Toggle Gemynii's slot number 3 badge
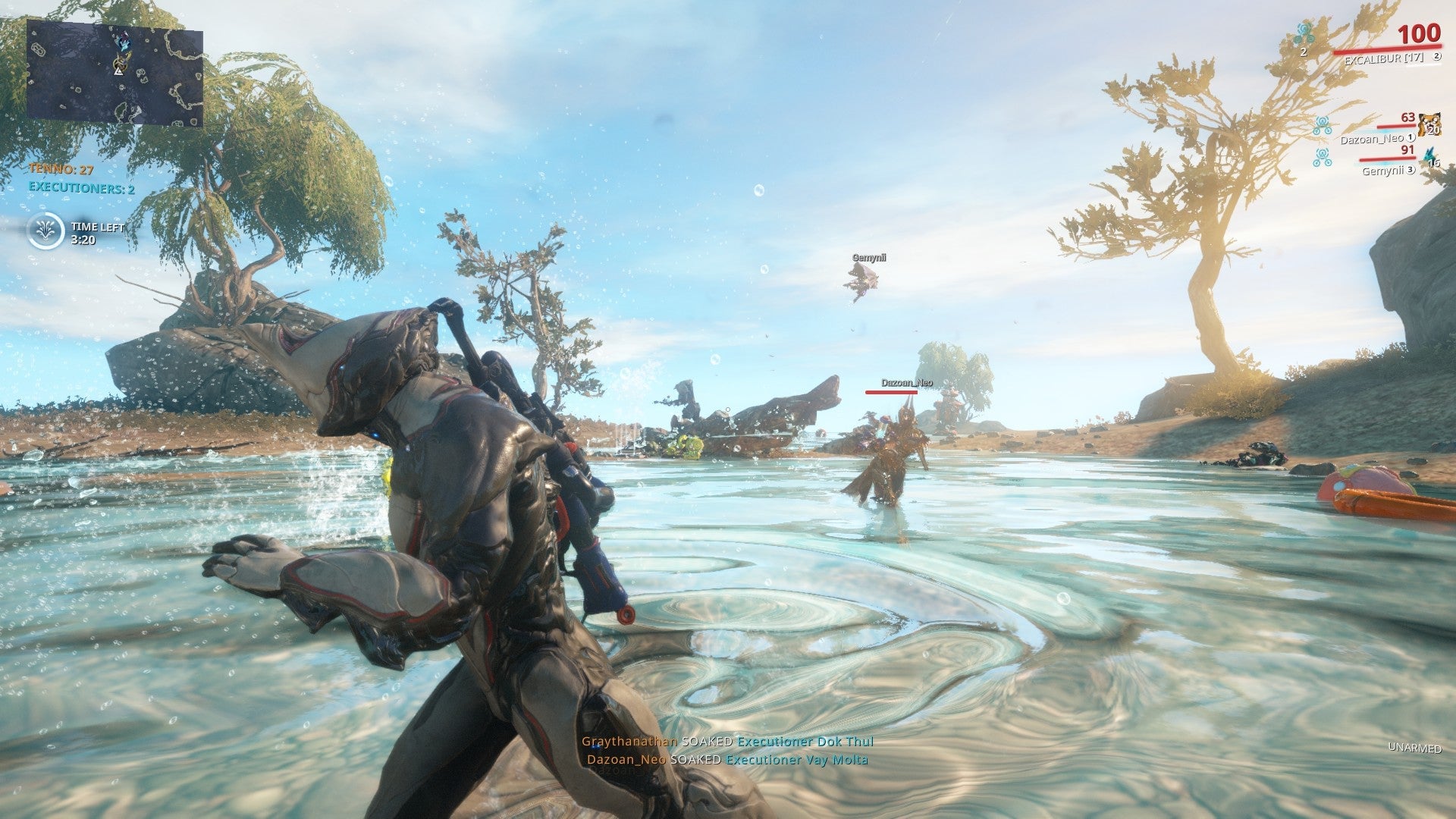 1411,170
